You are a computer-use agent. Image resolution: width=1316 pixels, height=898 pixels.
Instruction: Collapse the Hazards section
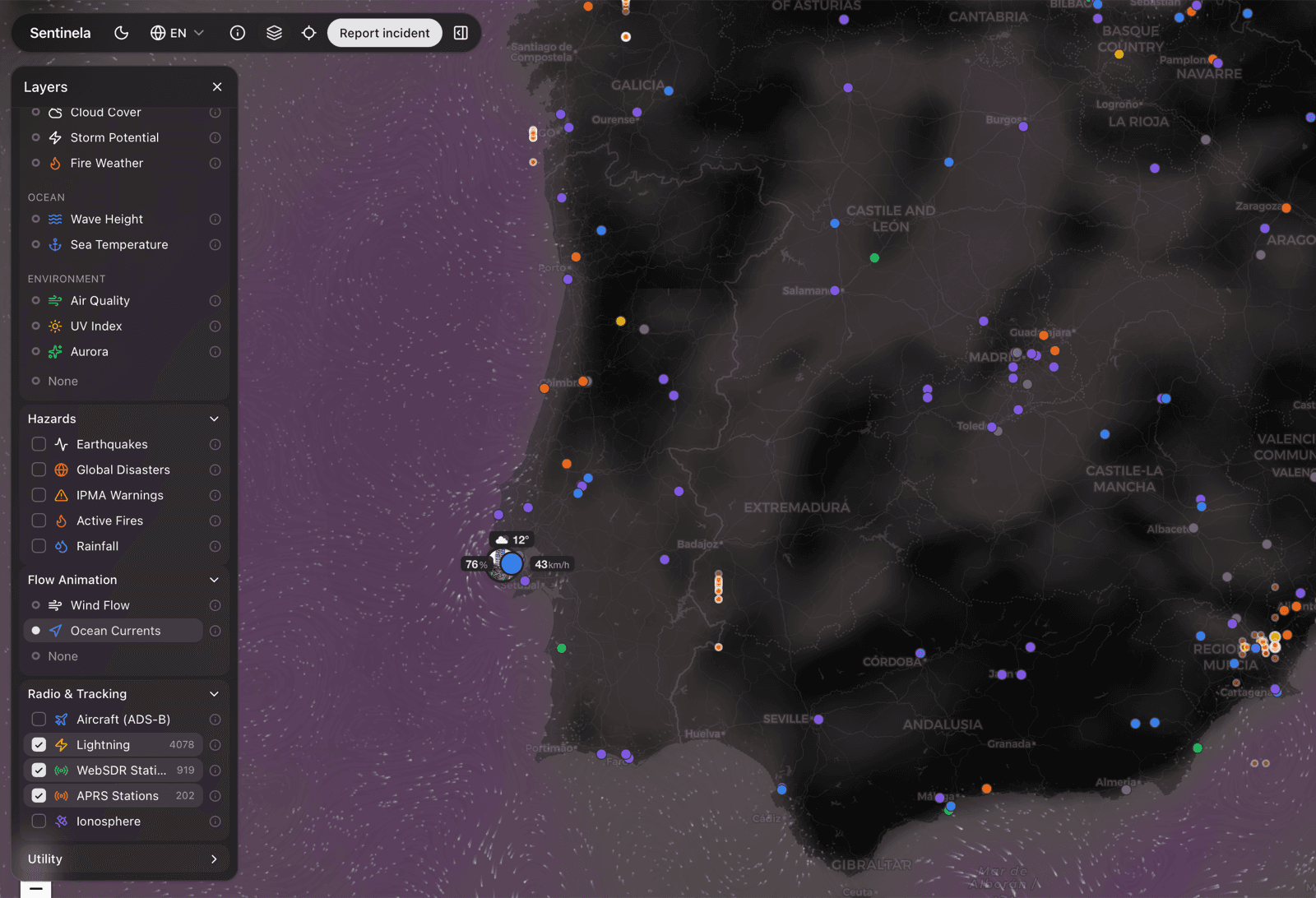214,419
